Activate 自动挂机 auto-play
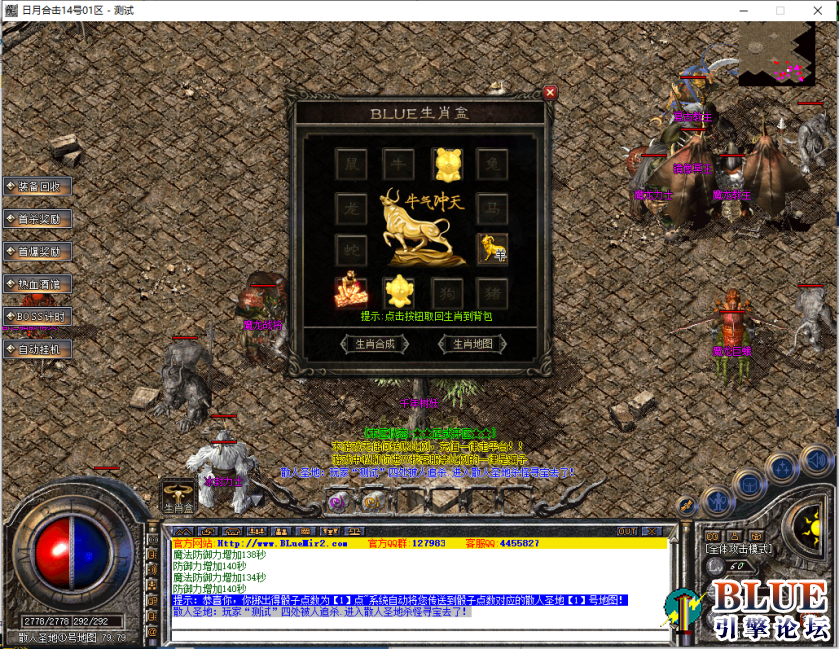This screenshot has height=649, width=839. point(37,349)
